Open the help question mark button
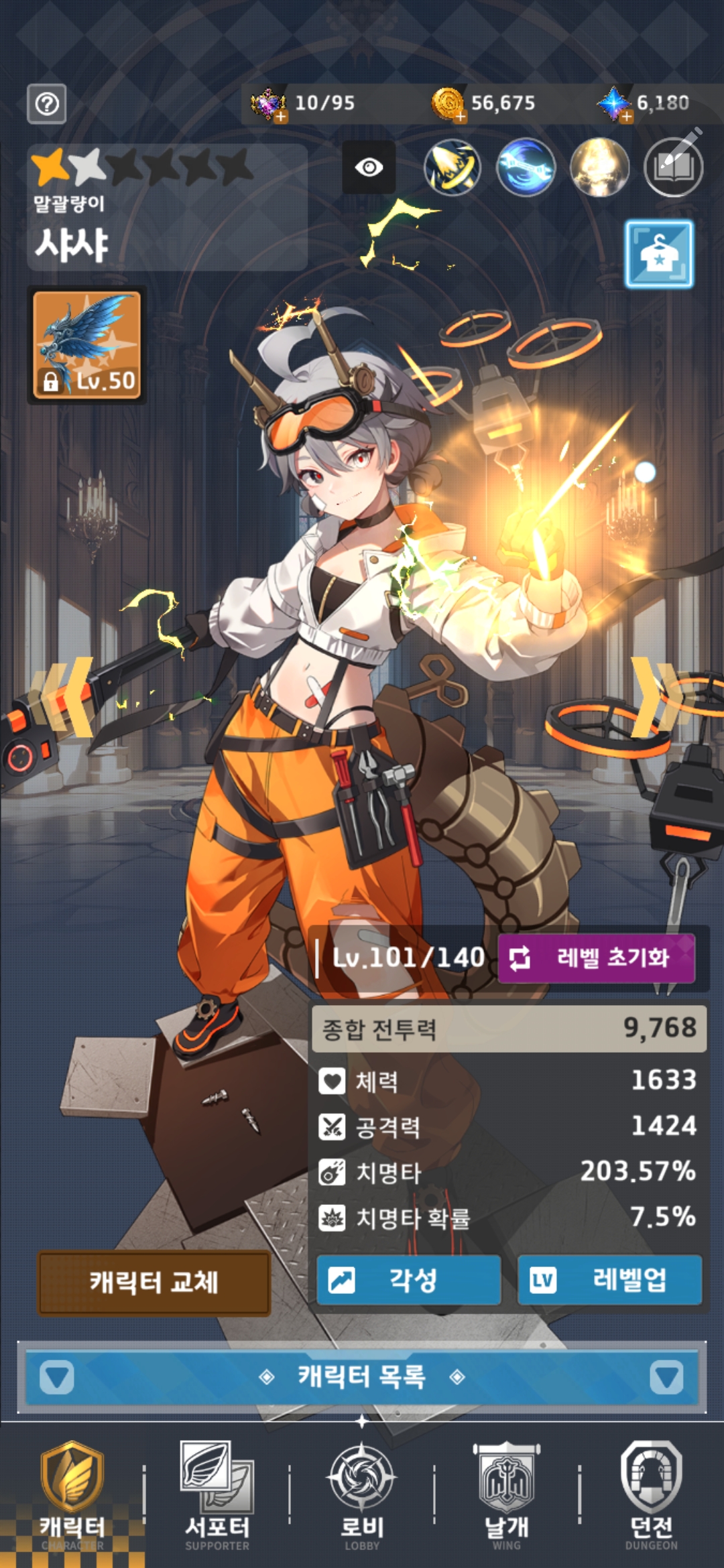The height and width of the screenshot is (1568, 724). pyautogui.click(x=47, y=104)
